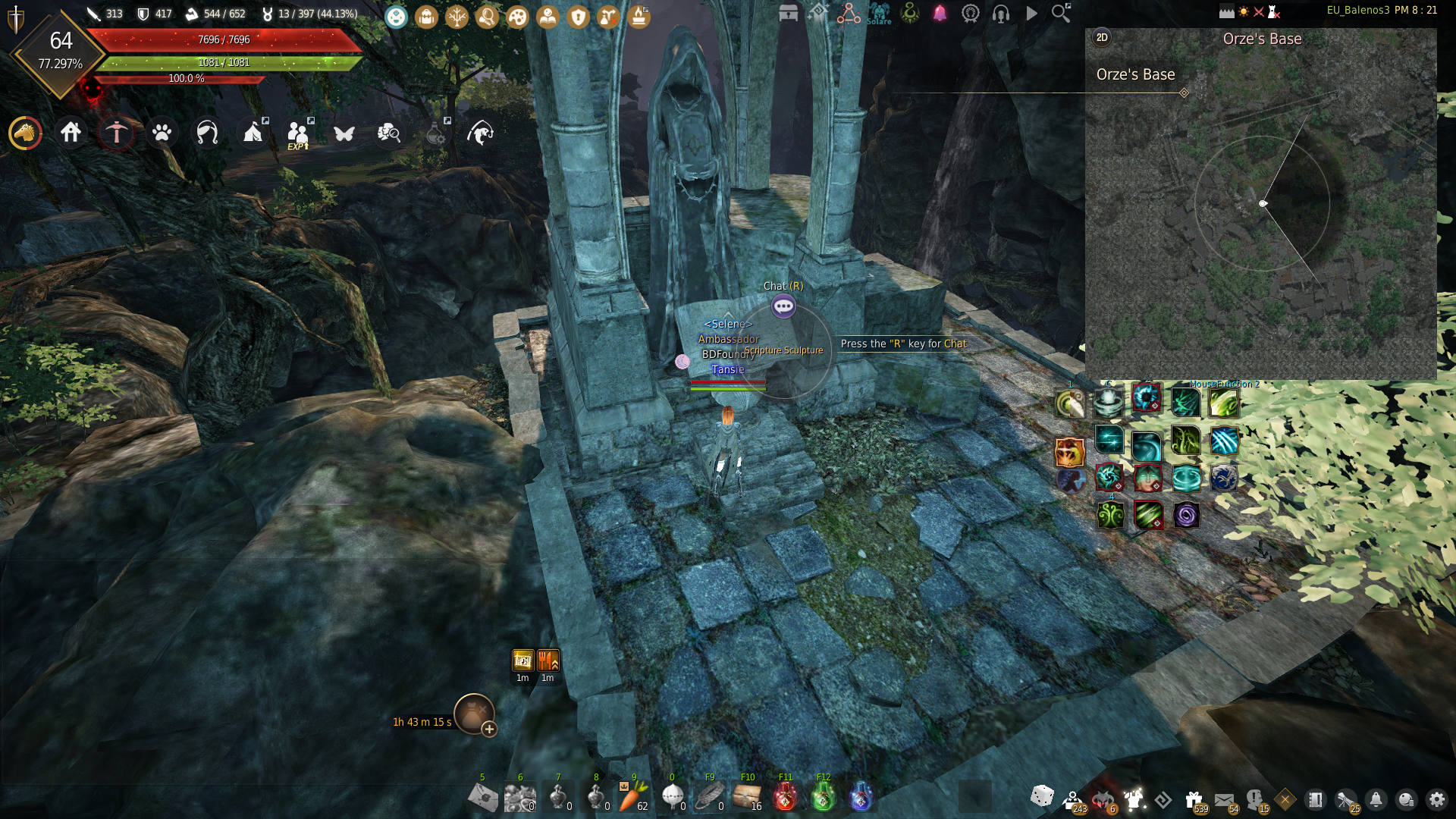Toggle the minimap's 2D view button

1102,38
